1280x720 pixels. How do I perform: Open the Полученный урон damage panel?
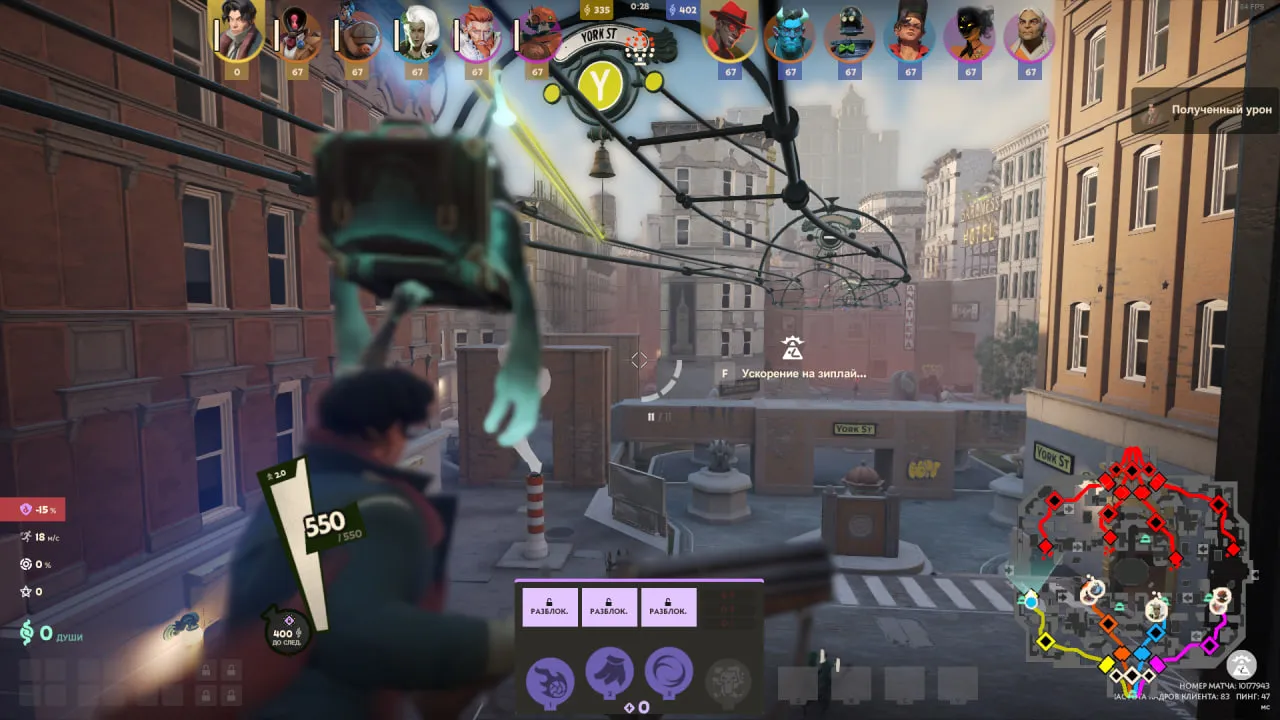[x=1205, y=109]
